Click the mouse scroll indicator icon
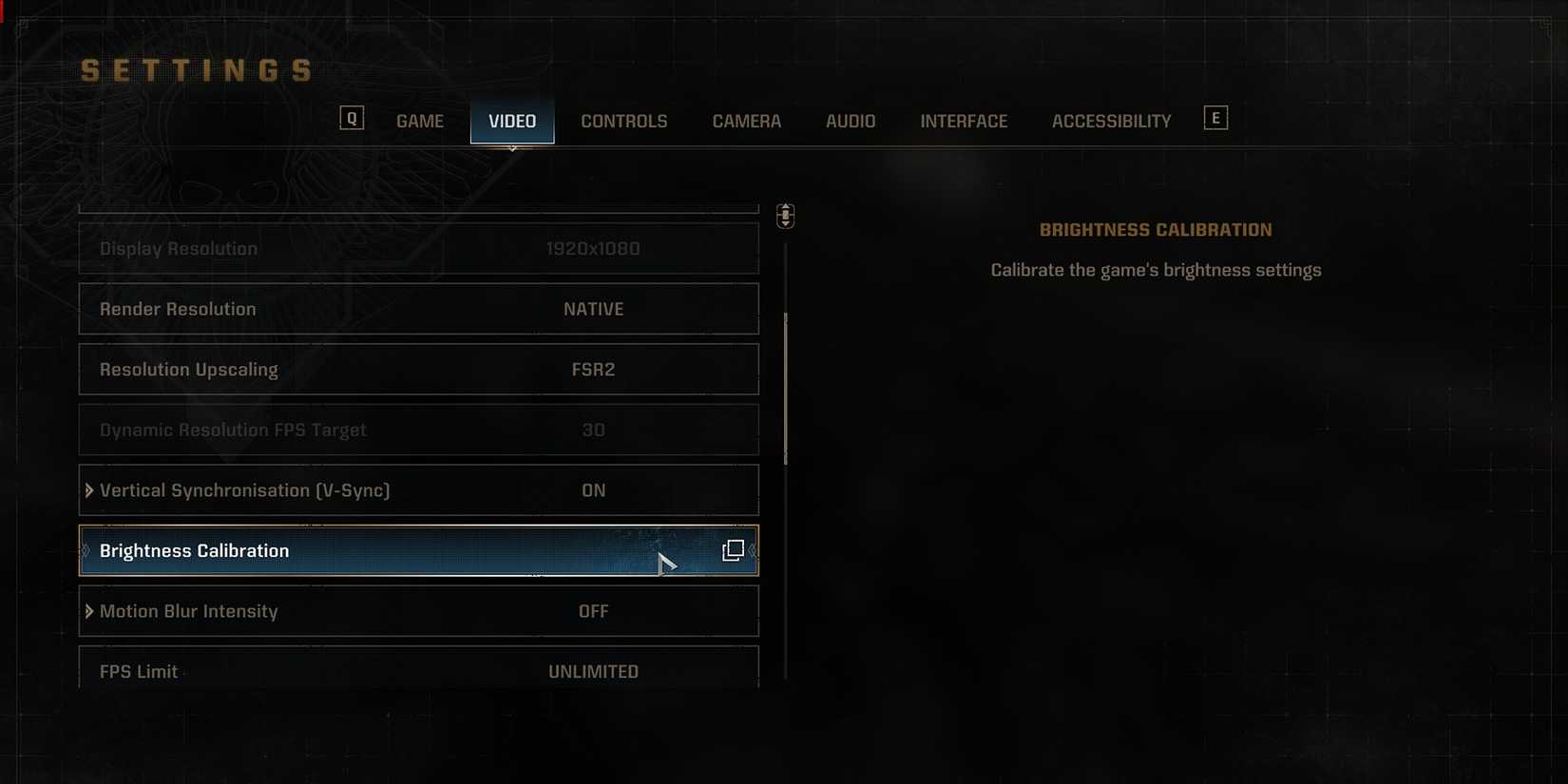The image size is (1568, 784). 784,216
